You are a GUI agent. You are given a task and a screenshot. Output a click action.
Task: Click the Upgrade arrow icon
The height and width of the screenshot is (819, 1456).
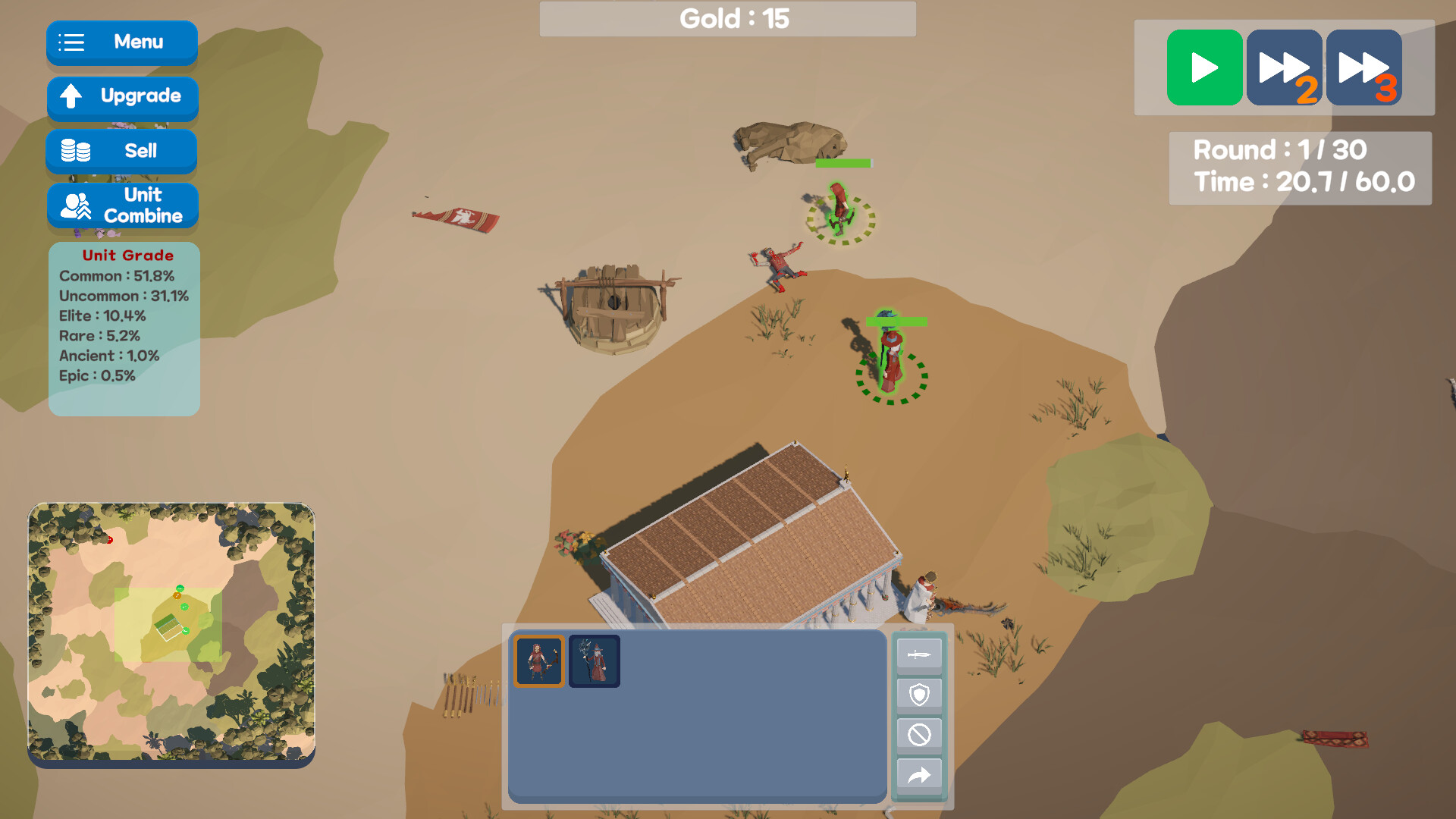[71, 97]
